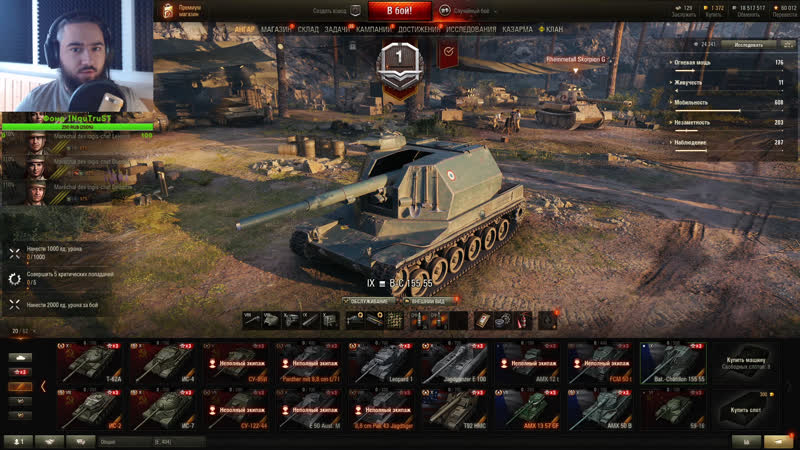800x450 pixels.
Task: Choose the Jagdpanzer E 100 tank tile
Action: [x=455, y=362]
